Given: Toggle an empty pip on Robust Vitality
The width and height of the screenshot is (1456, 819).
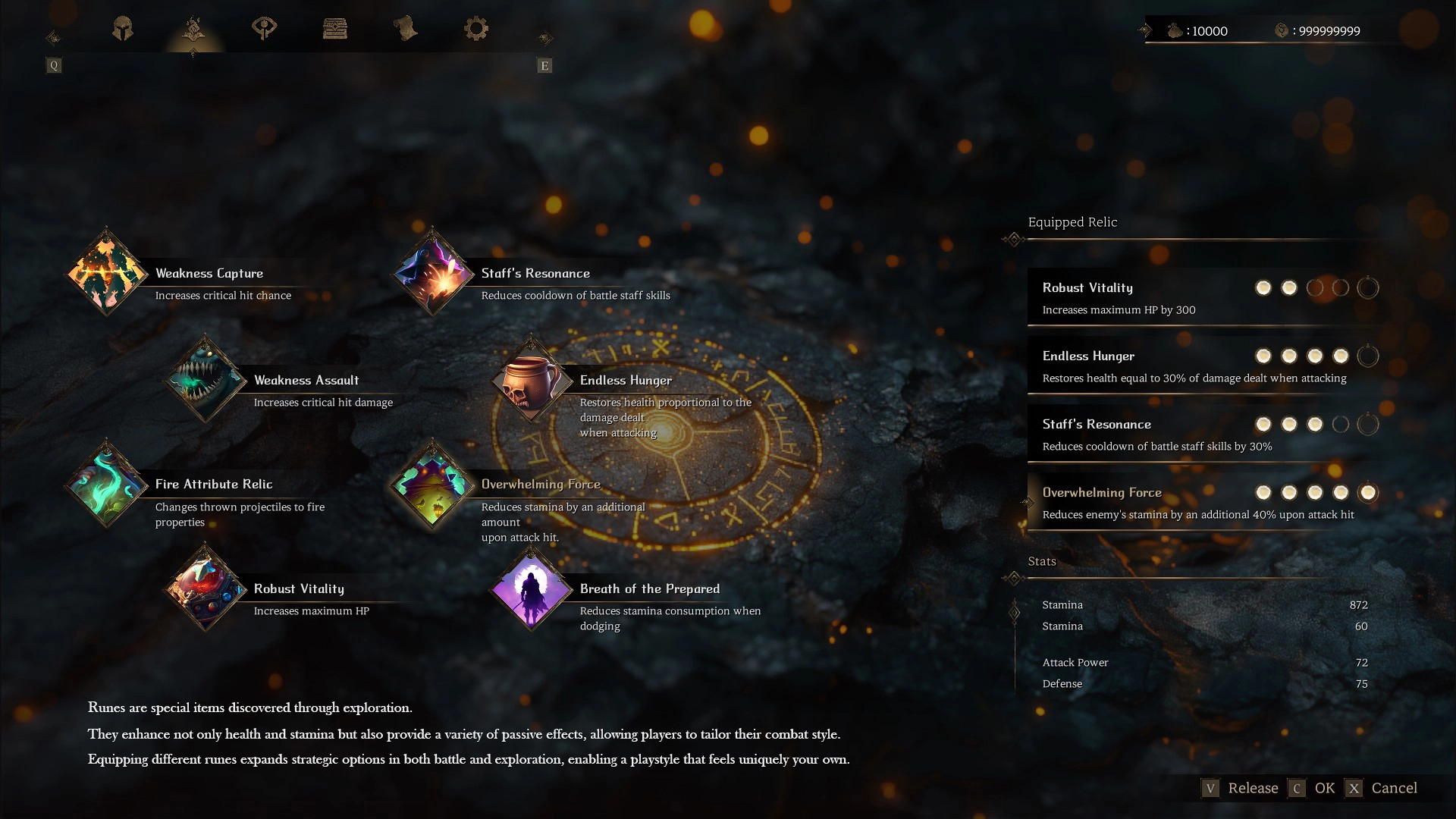Looking at the screenshot, I should click(x=1316, y=287).
